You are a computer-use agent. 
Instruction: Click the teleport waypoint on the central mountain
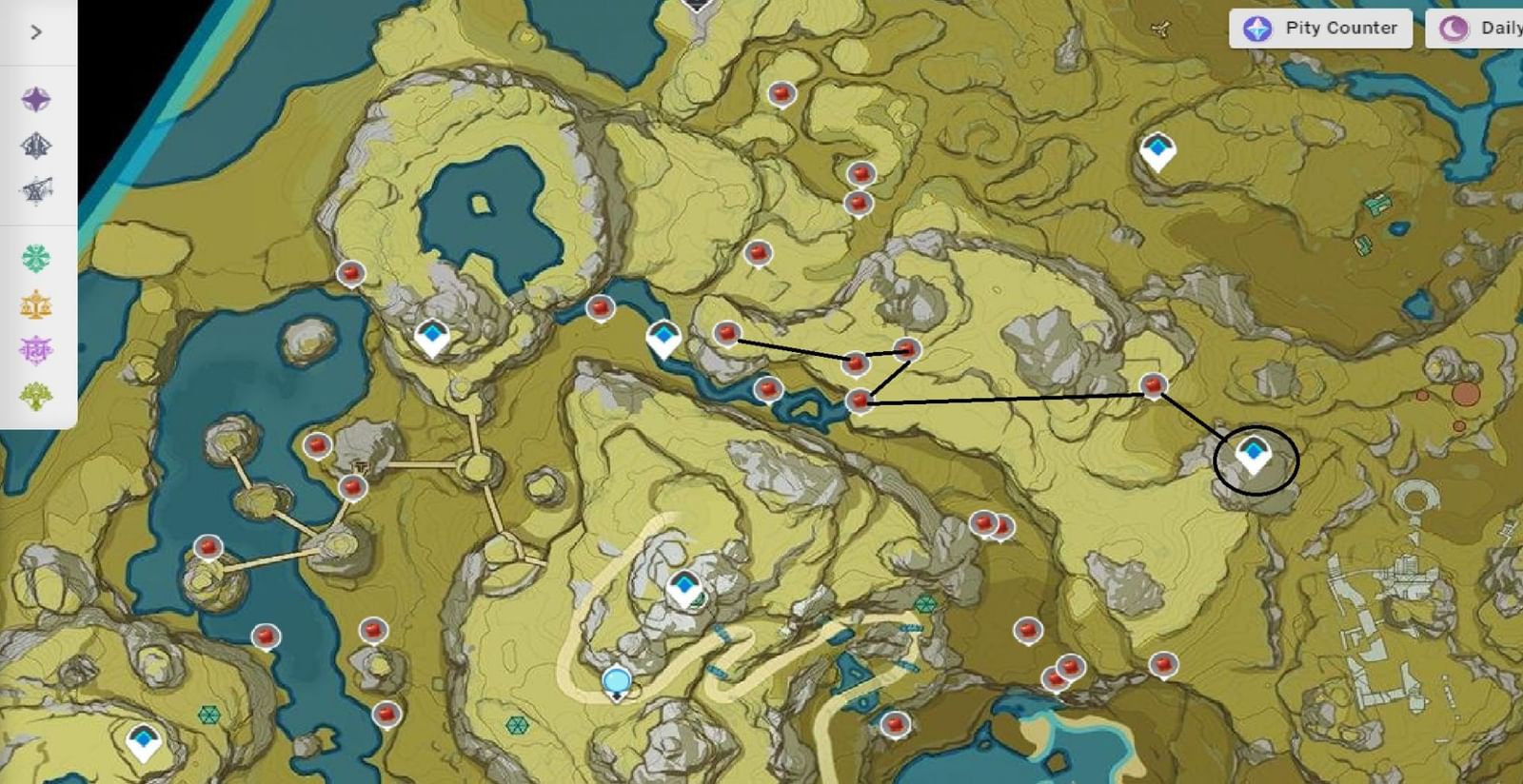683,585
